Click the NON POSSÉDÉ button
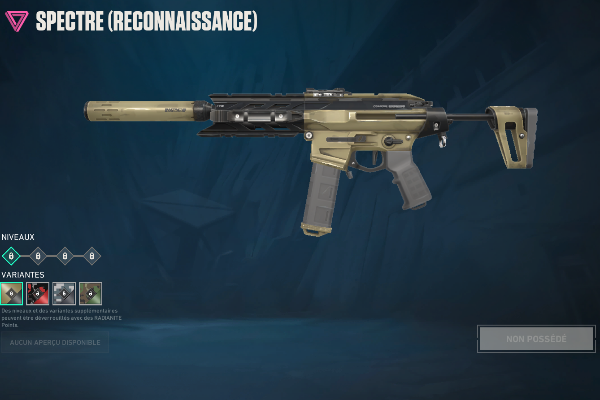This screenshot has height=400, width=600. coord(536,339)
